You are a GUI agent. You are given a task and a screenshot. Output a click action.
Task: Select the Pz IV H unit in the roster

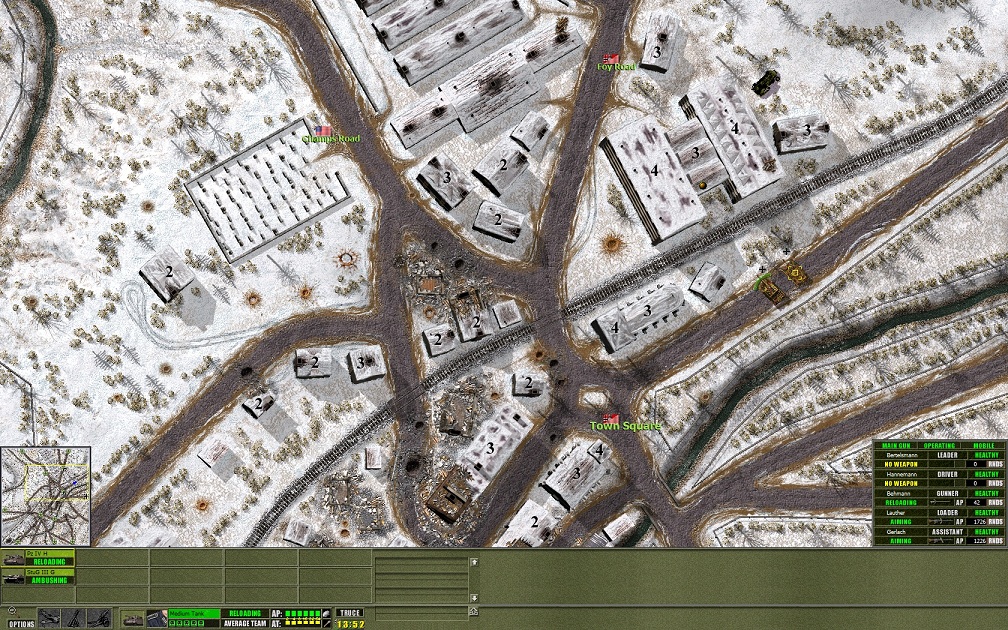(38, 557)
